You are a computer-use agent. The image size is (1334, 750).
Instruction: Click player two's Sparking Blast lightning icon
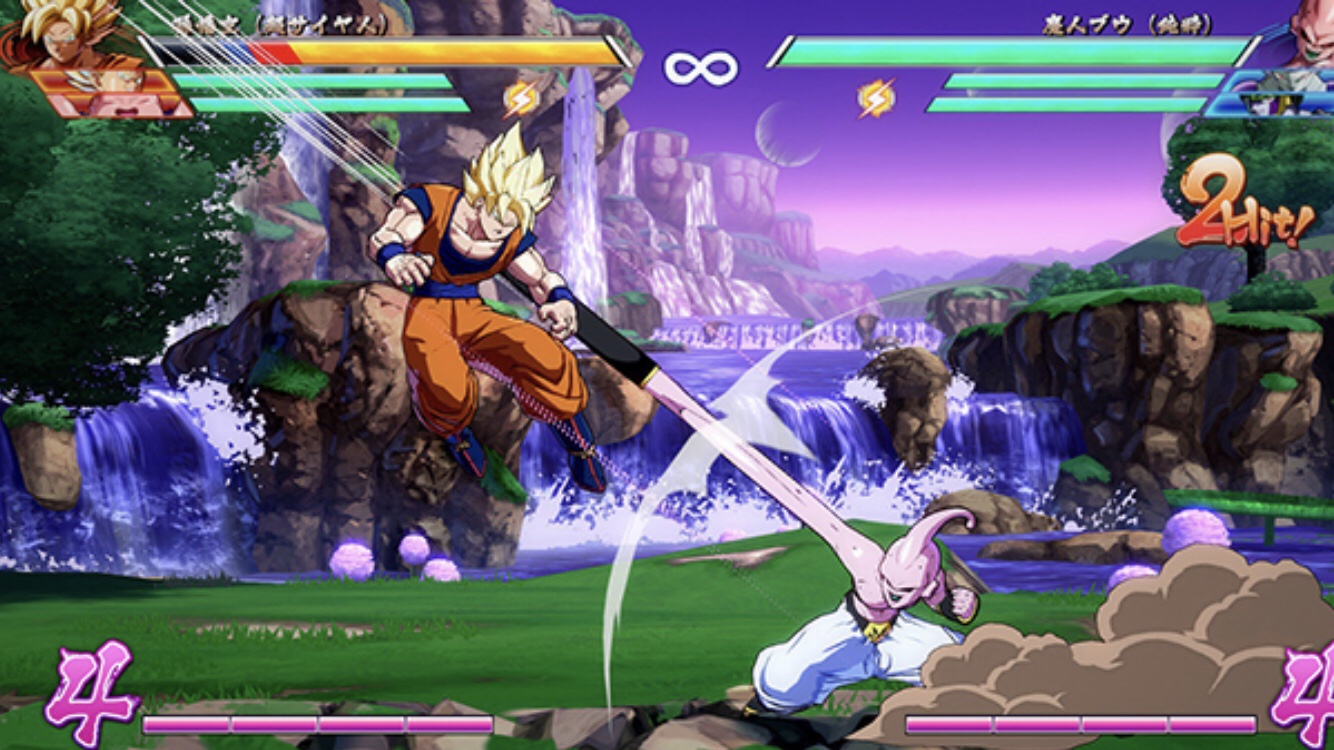876,98
